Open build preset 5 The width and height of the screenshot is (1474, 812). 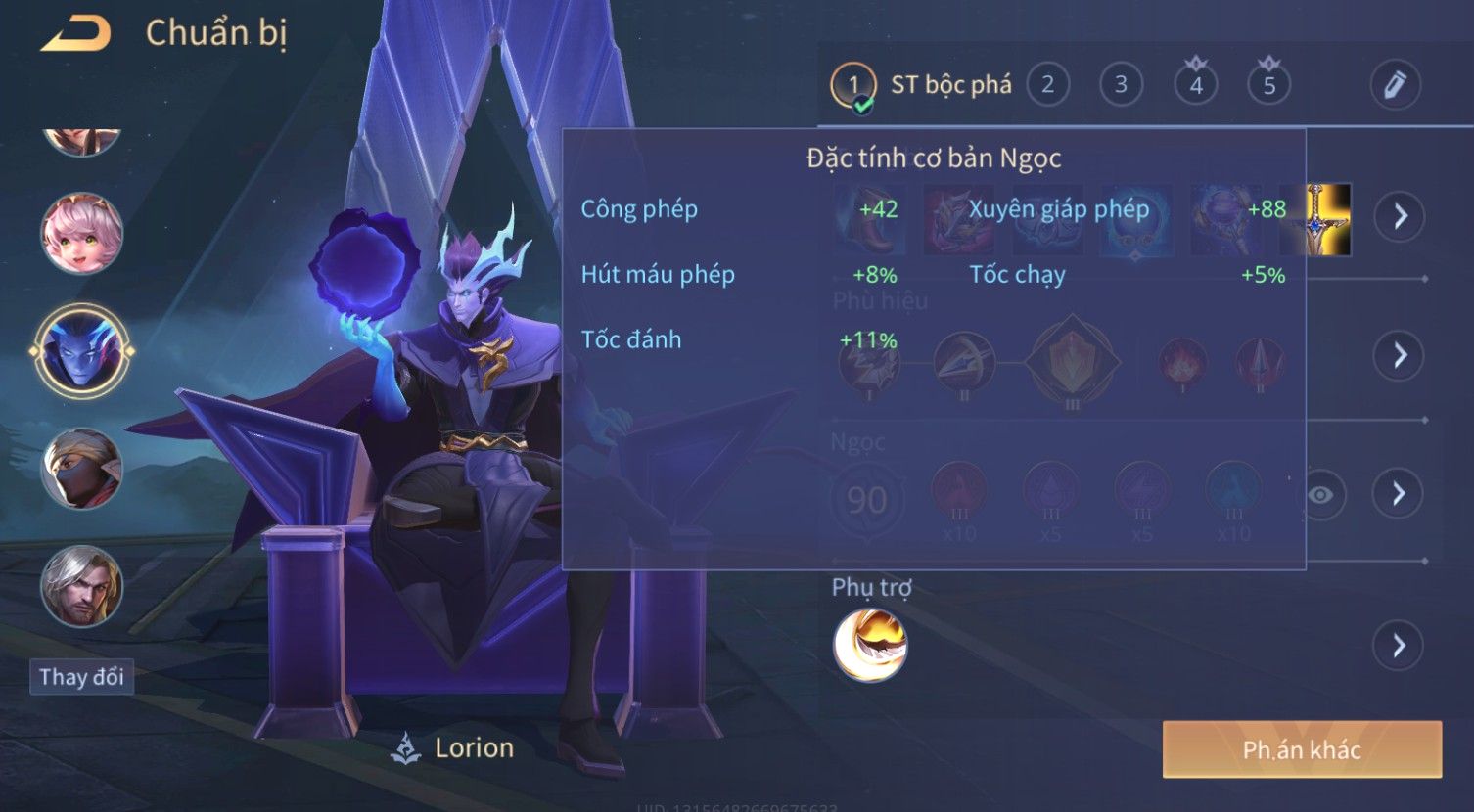click(1268, 85)
